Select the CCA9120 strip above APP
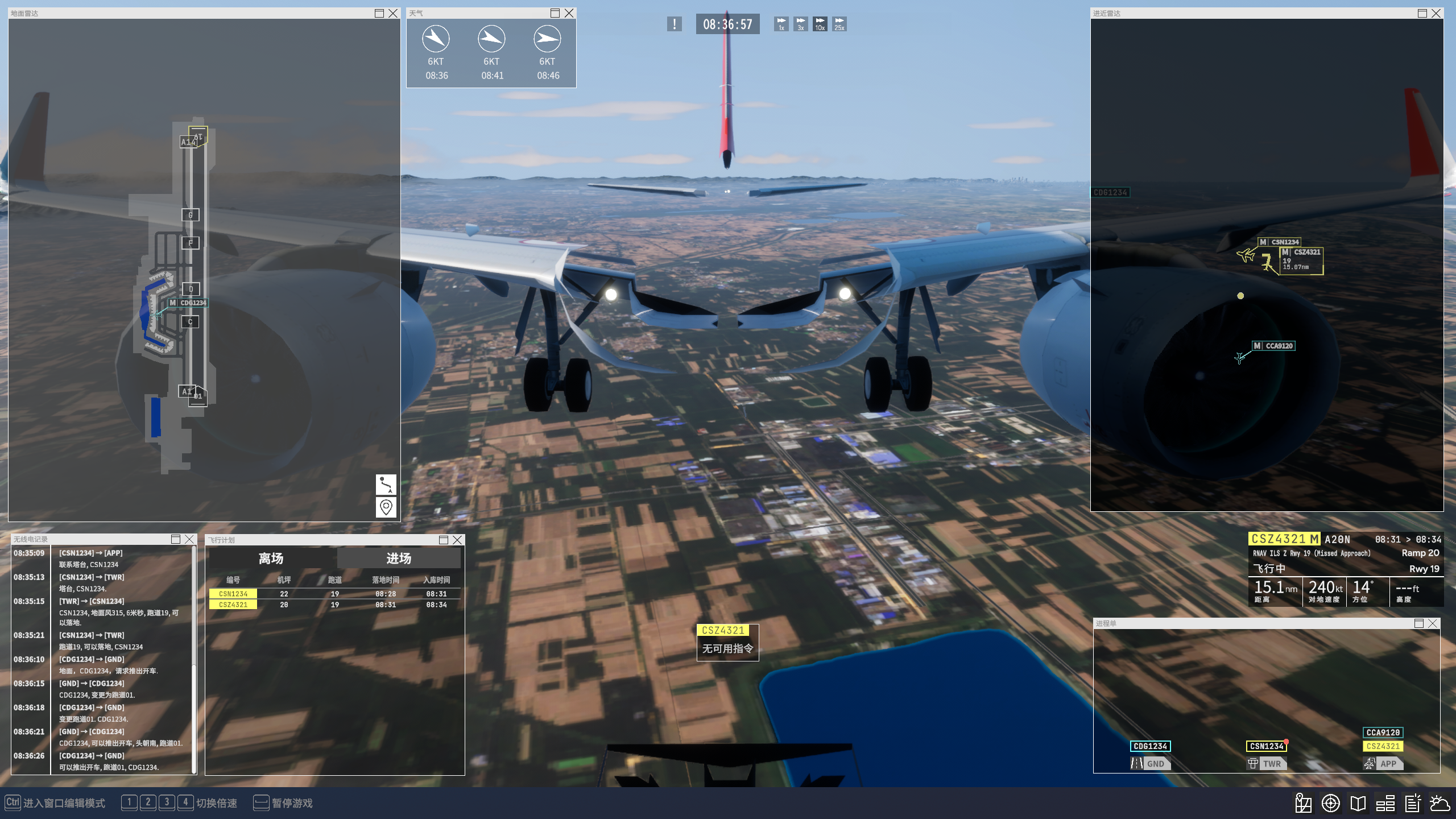The image size is (1456, 819). 1383,733
